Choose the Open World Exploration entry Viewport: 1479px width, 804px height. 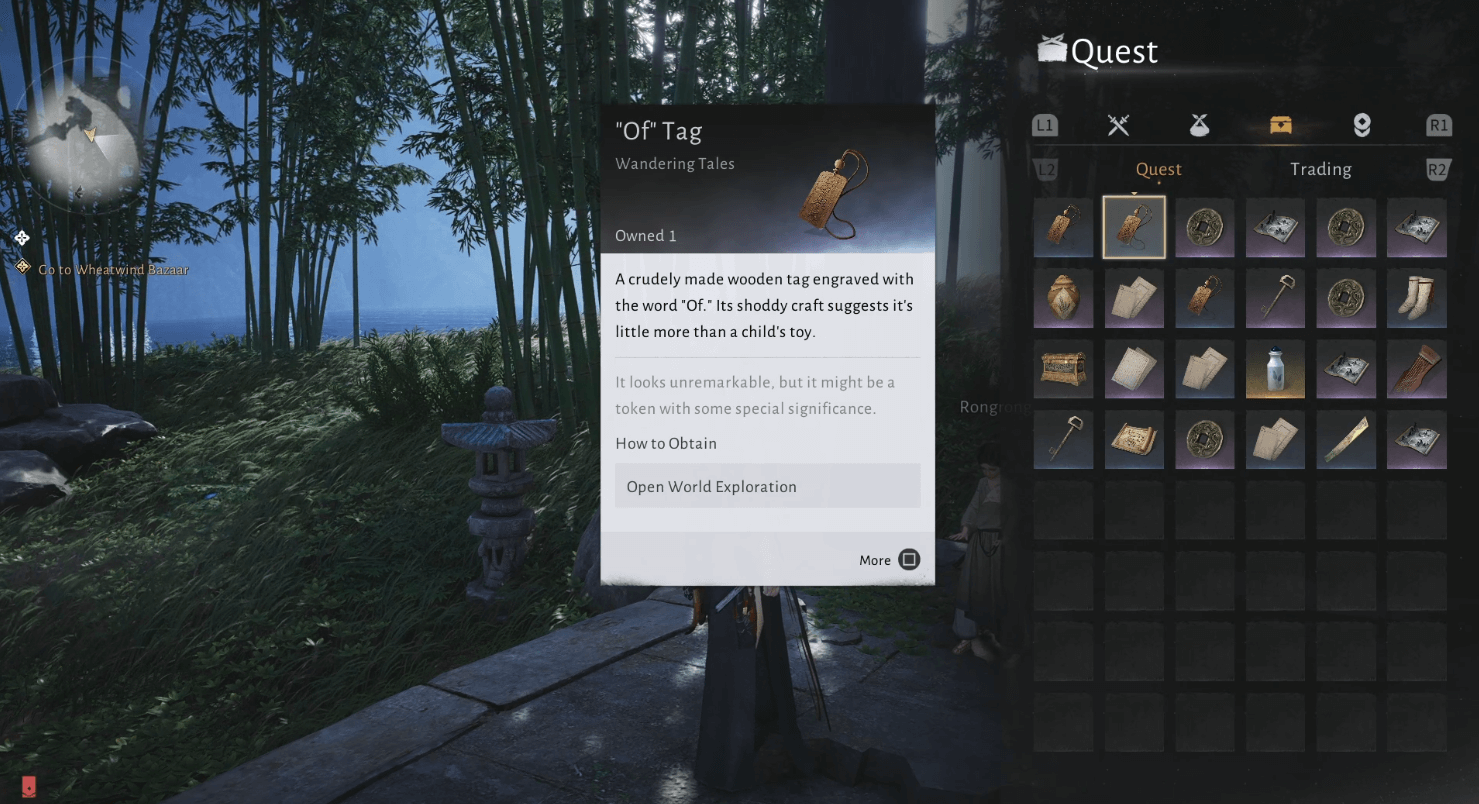(x=767, y=486)
